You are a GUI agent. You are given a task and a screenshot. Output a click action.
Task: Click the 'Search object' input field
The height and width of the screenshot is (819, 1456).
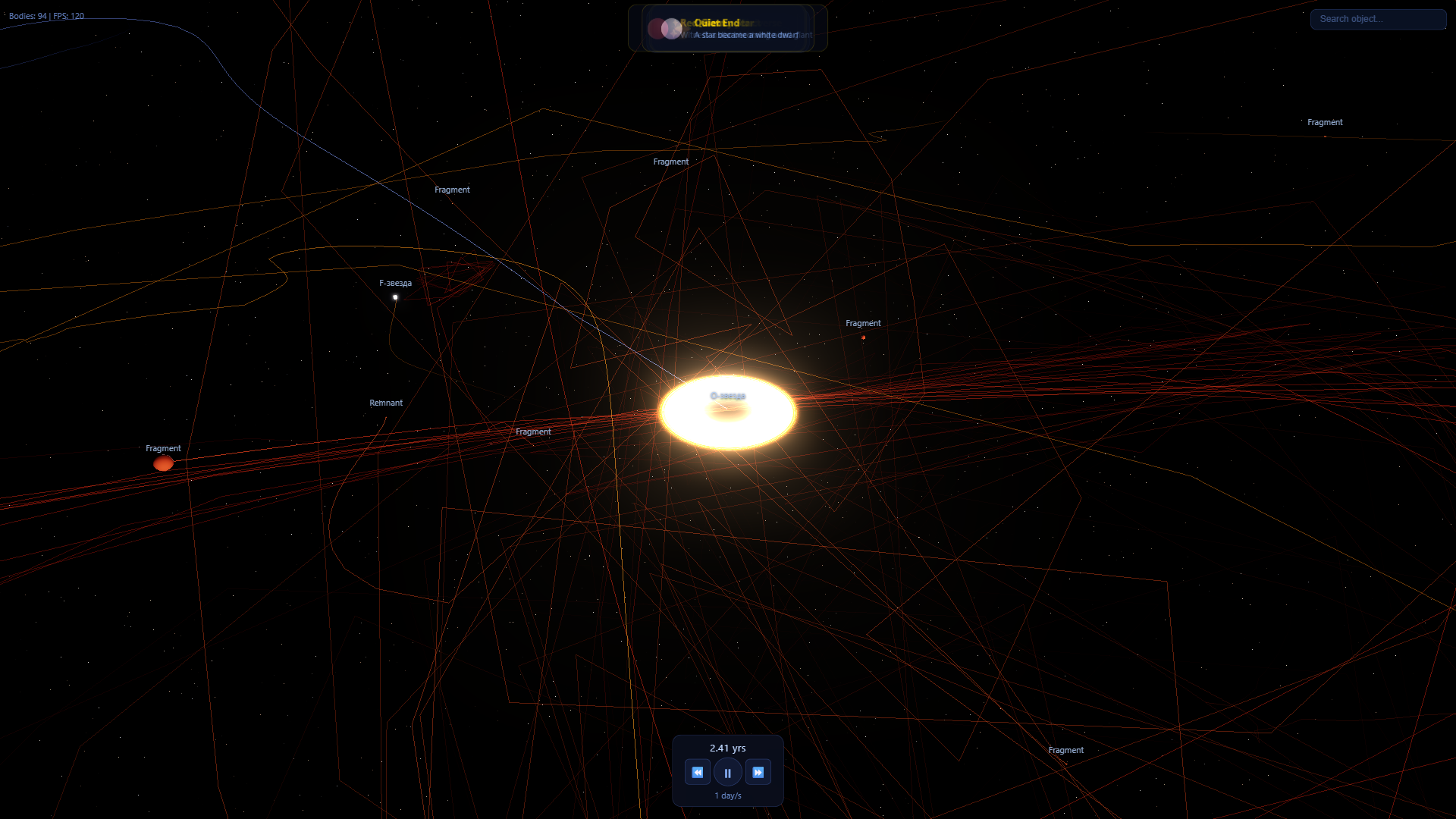1377,19
